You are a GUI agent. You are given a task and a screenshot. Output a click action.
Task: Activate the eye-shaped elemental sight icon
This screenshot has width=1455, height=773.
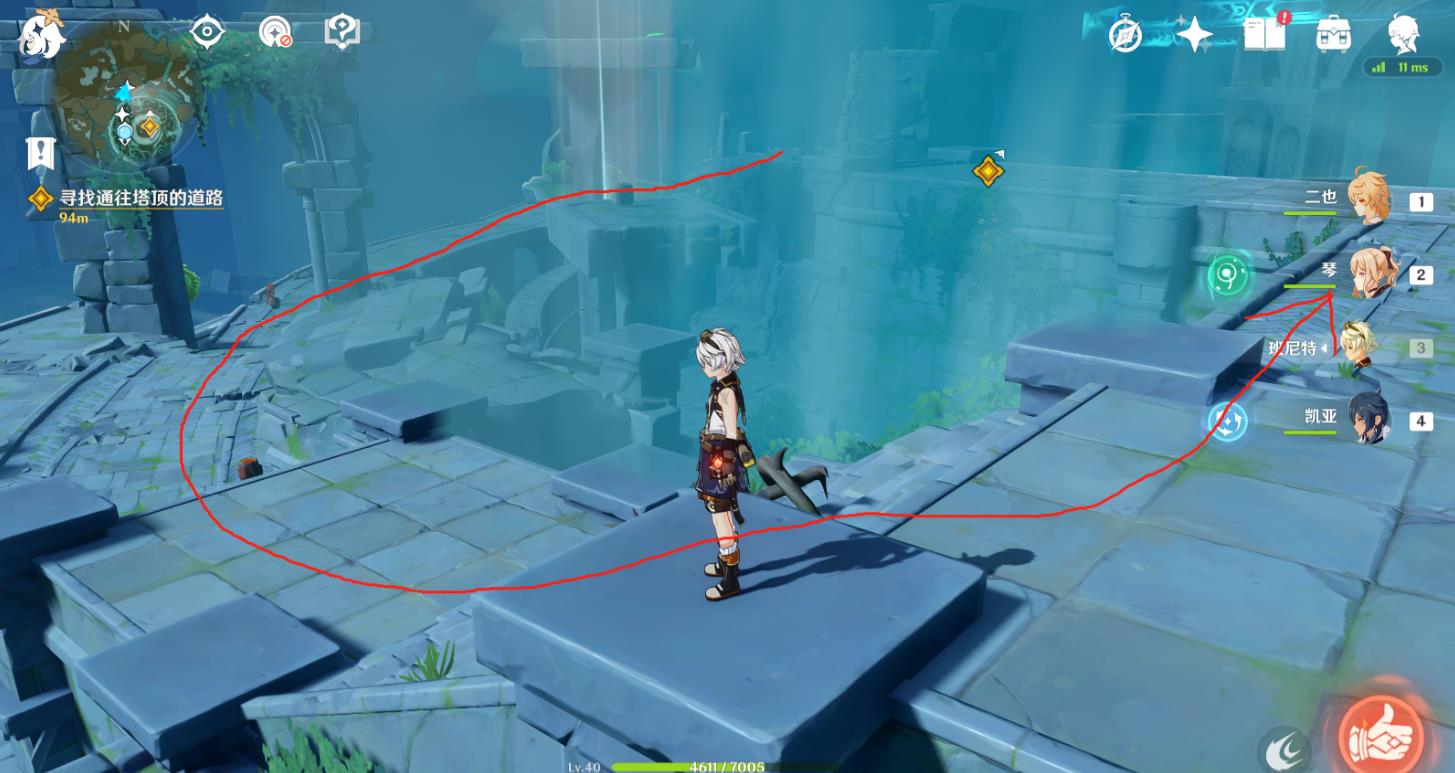coord(207,32)
